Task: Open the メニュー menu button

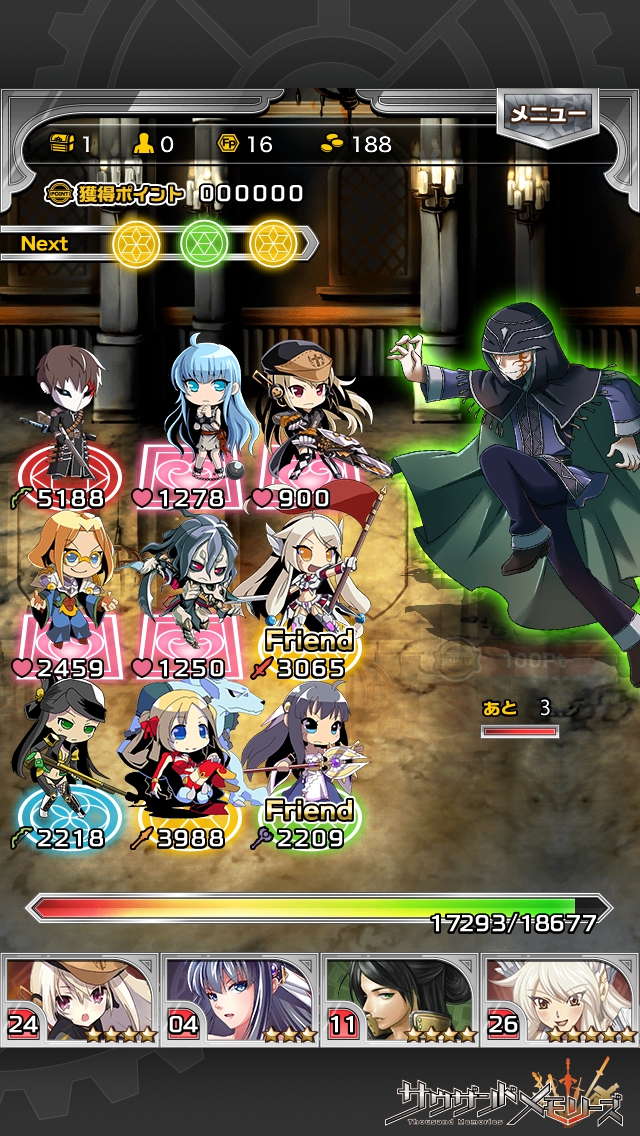Action: [x=547, y=114]
